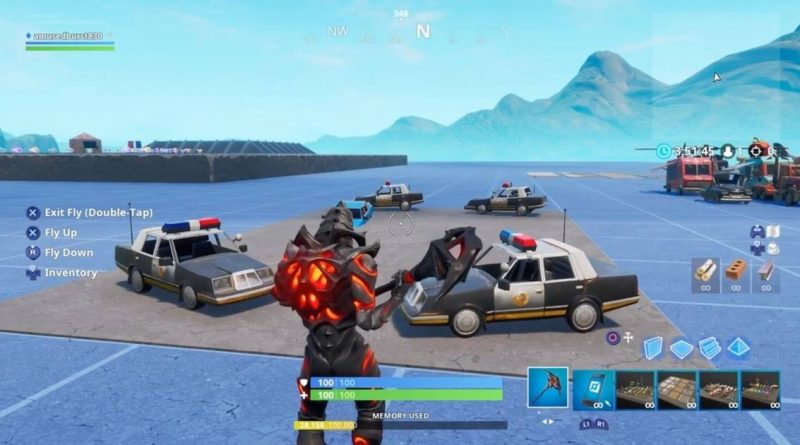Image resolution: width=800 pixels, height=445 pixels.
Task: Select the pyramid roof building piece
Action: coord(739,347)
